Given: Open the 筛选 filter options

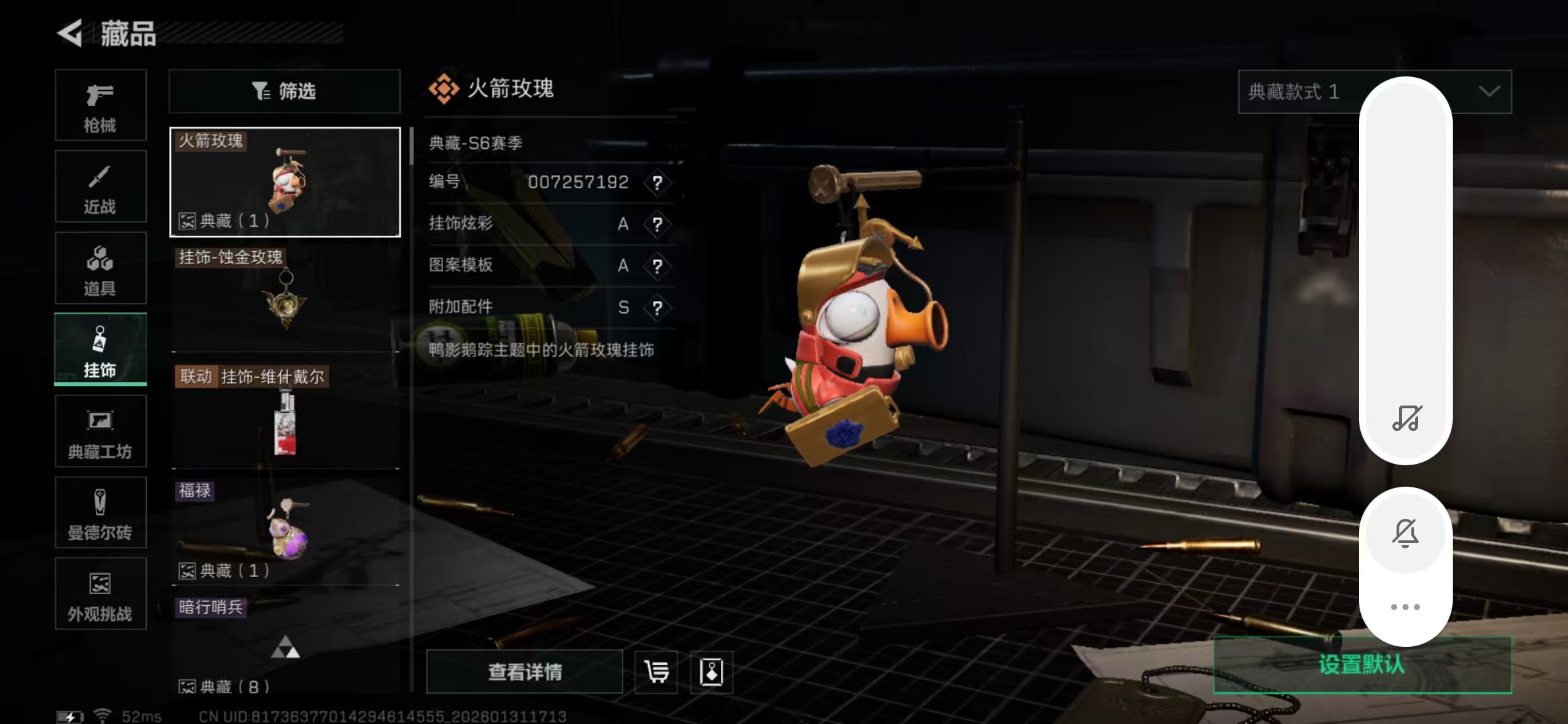Looking at the screenshot, I should [284, 91].
